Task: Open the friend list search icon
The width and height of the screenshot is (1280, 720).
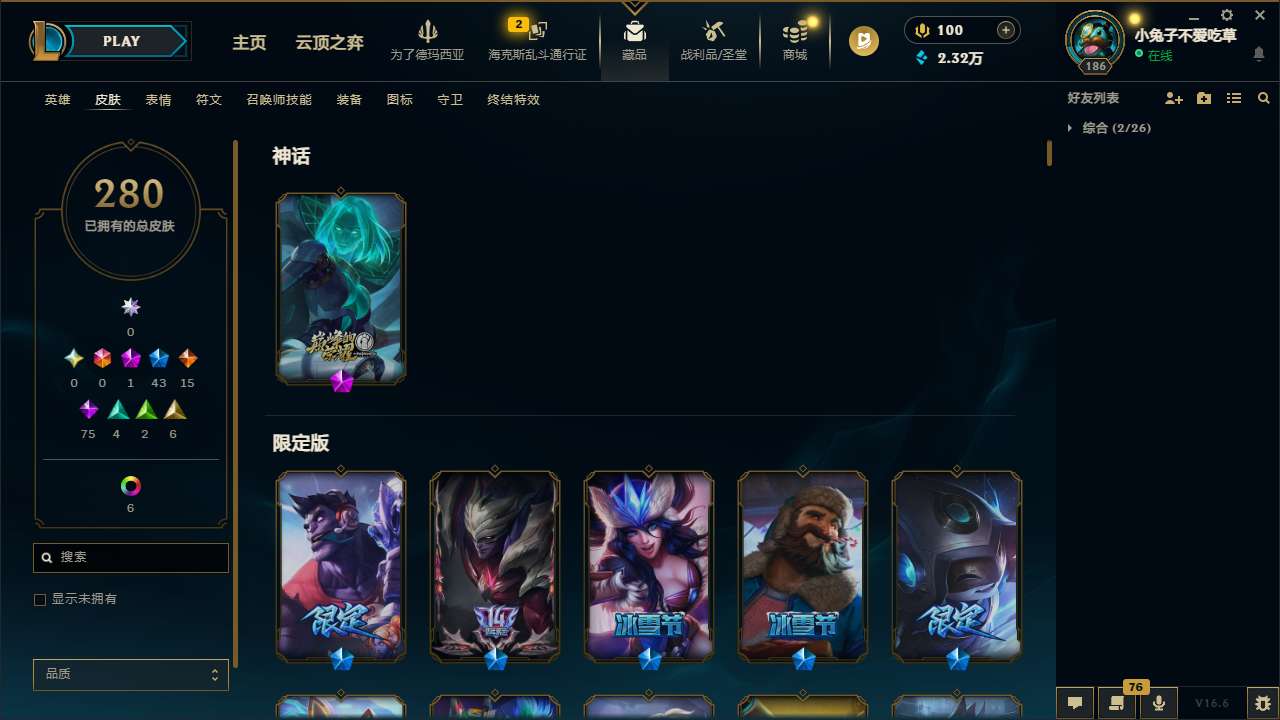Action: (1263, 98)
